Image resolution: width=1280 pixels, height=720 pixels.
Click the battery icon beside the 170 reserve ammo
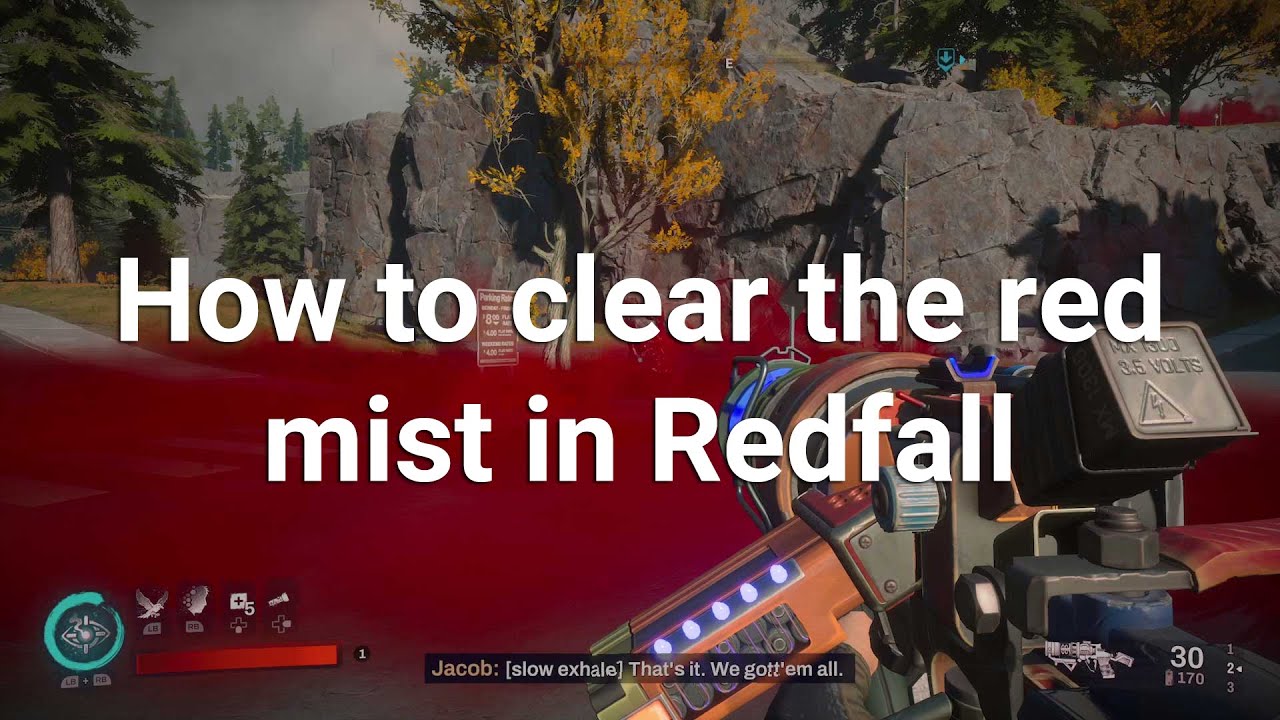pyautogui.click(x=1168, y=678)
